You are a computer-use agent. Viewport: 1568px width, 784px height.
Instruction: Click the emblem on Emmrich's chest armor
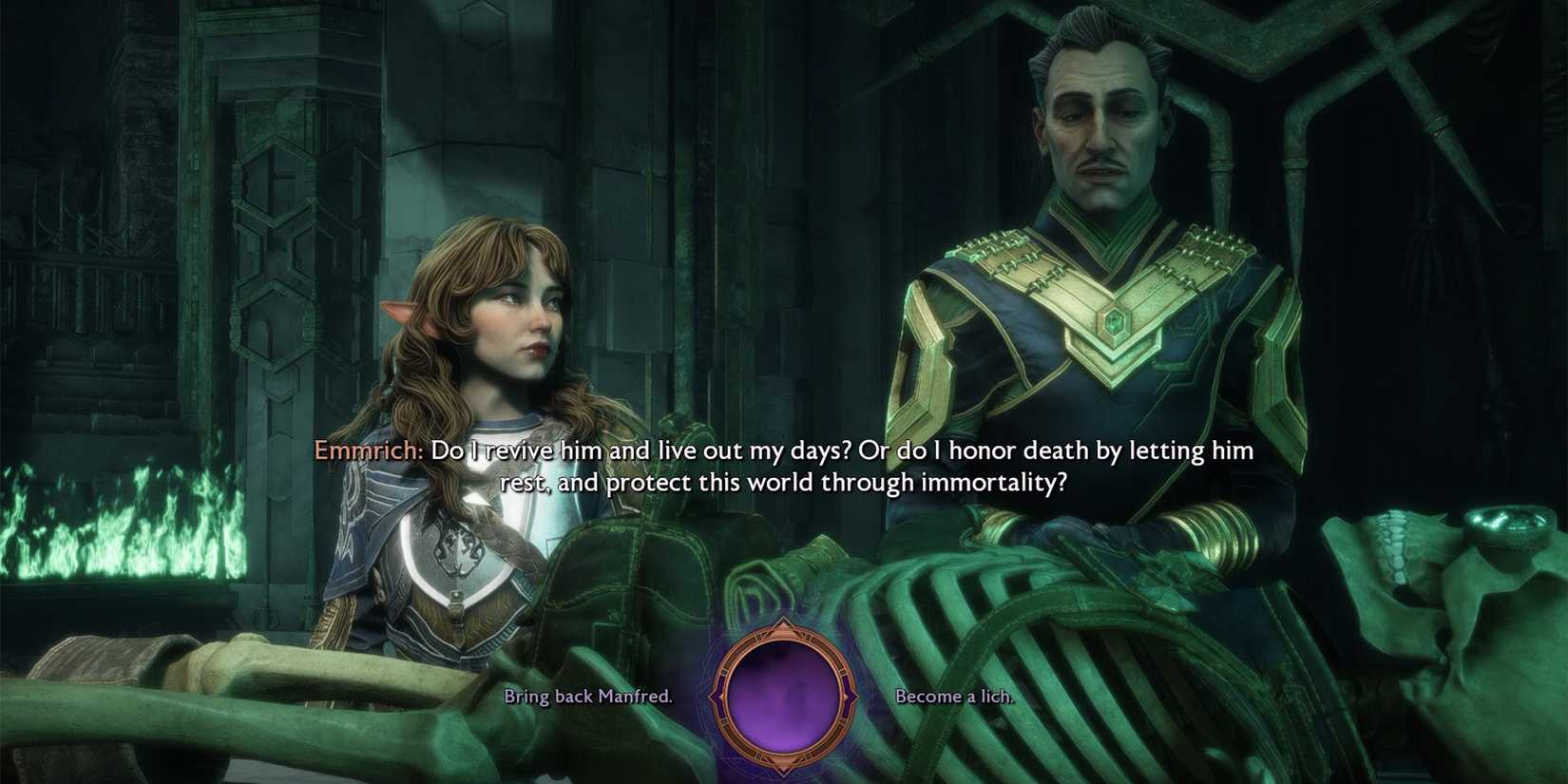pos(1115,323)
